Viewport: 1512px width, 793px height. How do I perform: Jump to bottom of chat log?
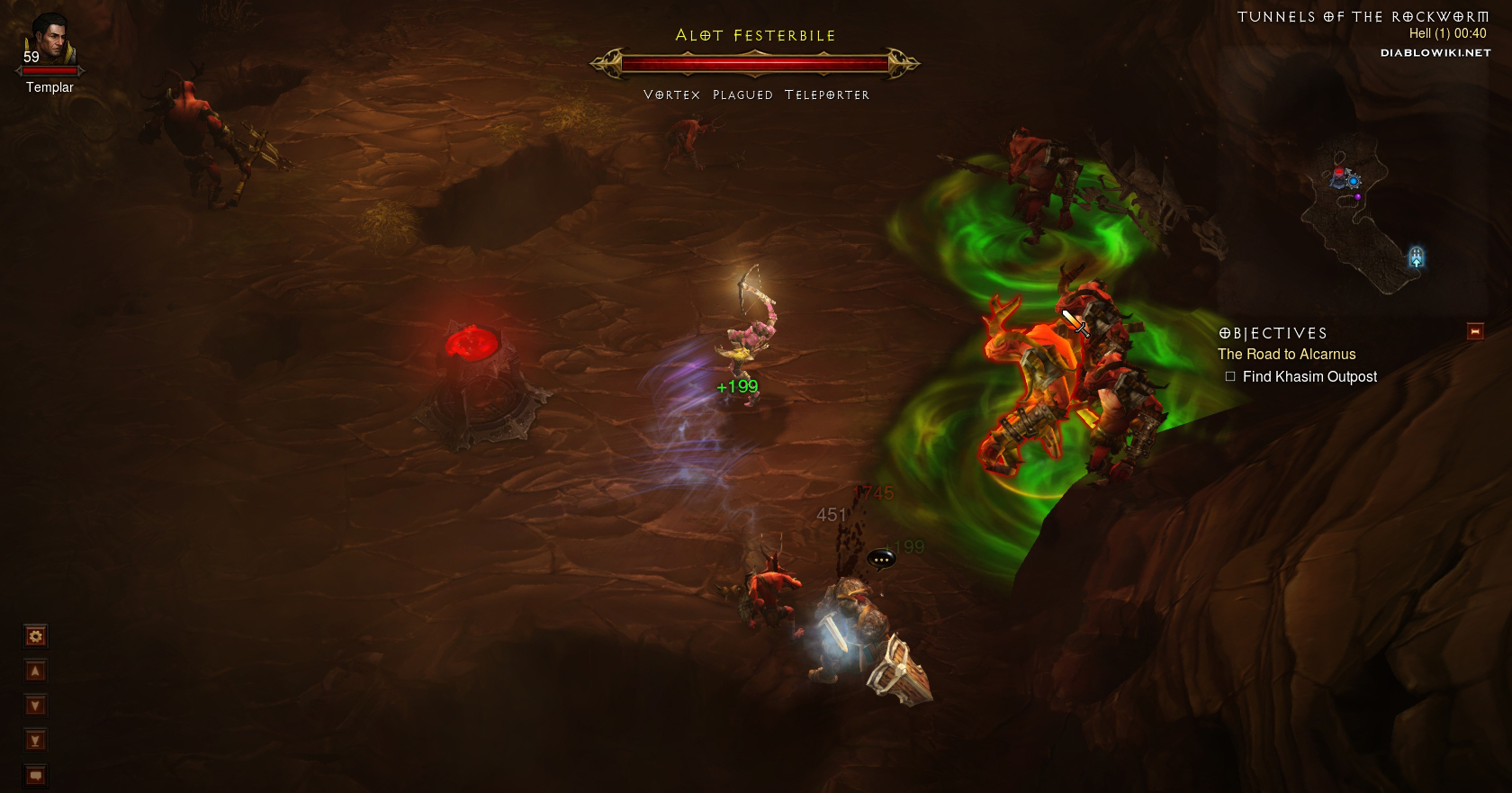click(x=35, y=741)
